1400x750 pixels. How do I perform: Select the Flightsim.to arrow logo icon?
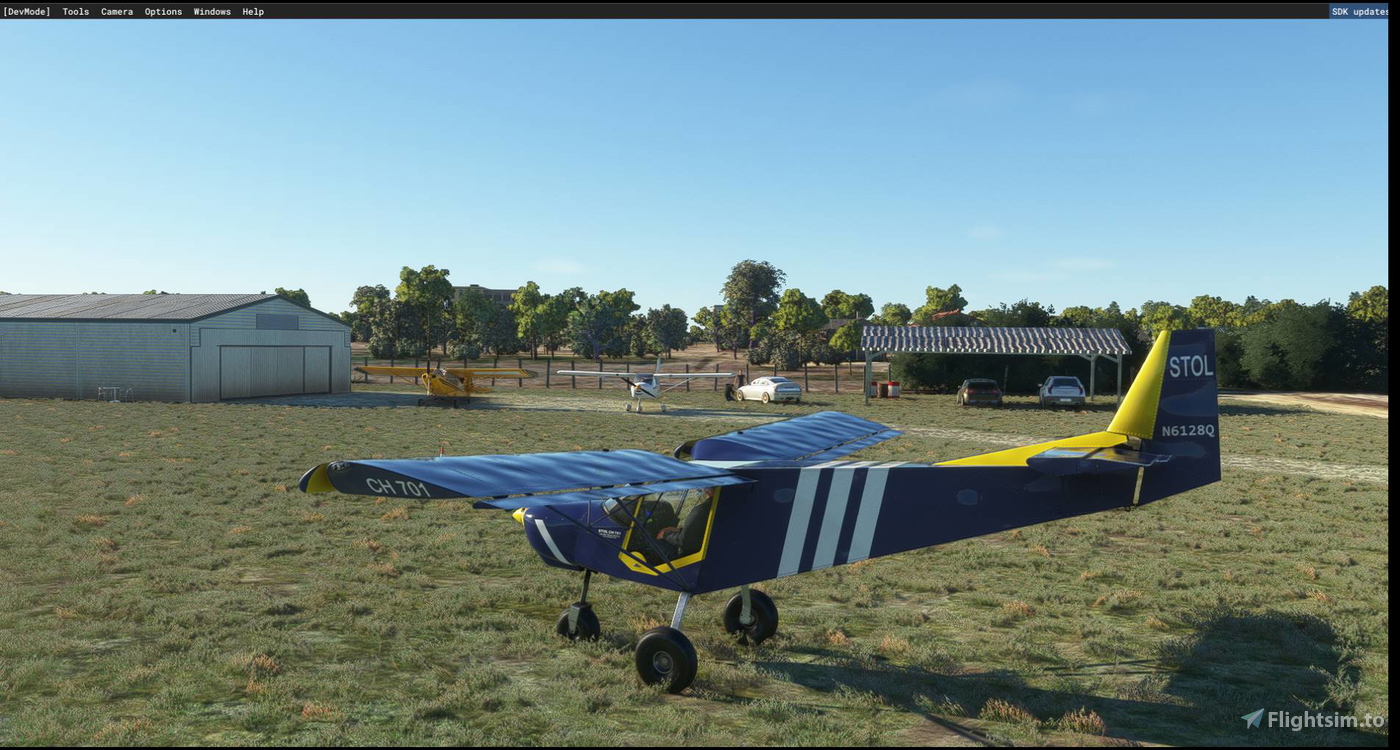click(1253, 716)
